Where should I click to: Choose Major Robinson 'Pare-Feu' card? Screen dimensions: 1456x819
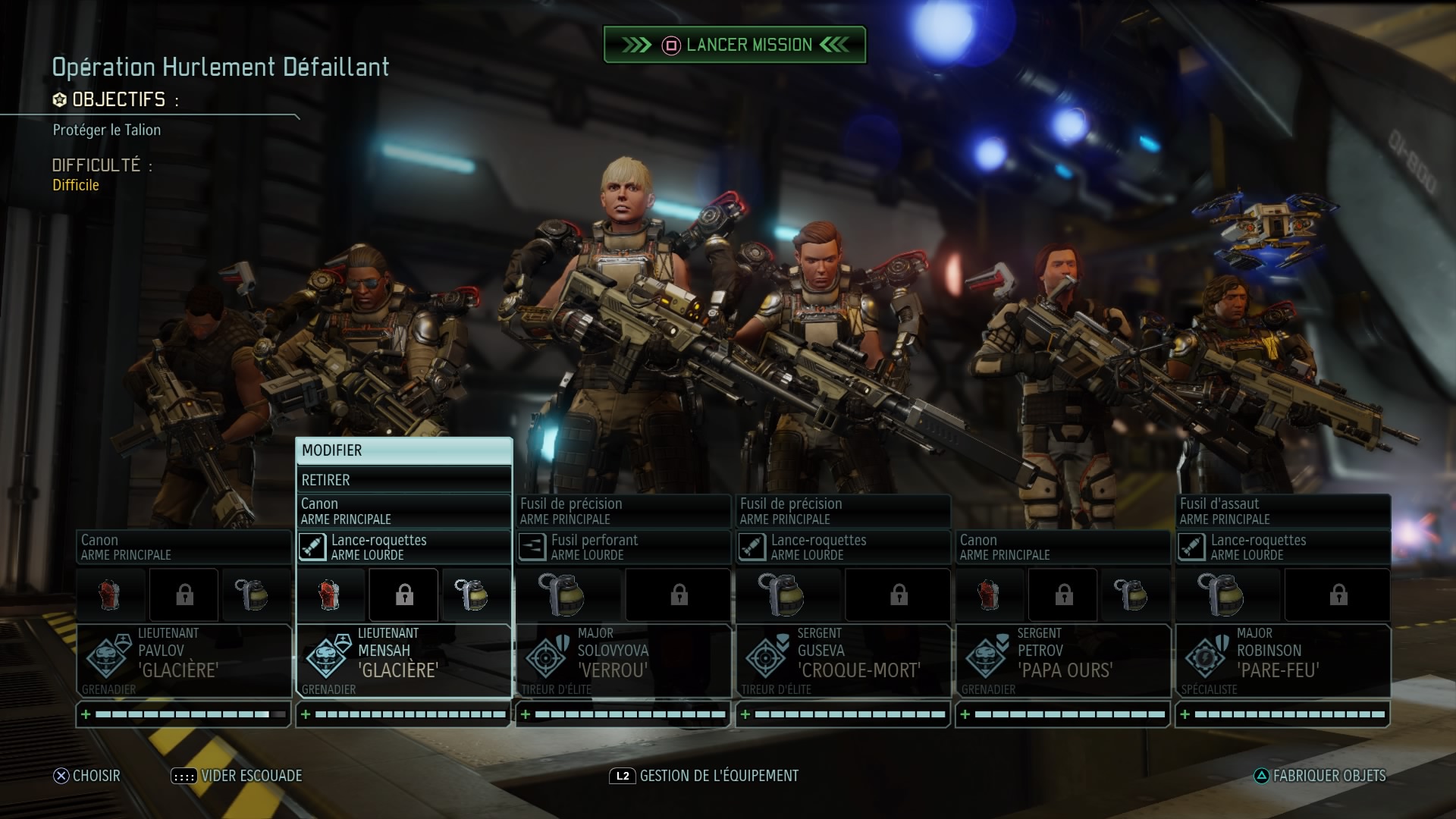pos(1283,660)
